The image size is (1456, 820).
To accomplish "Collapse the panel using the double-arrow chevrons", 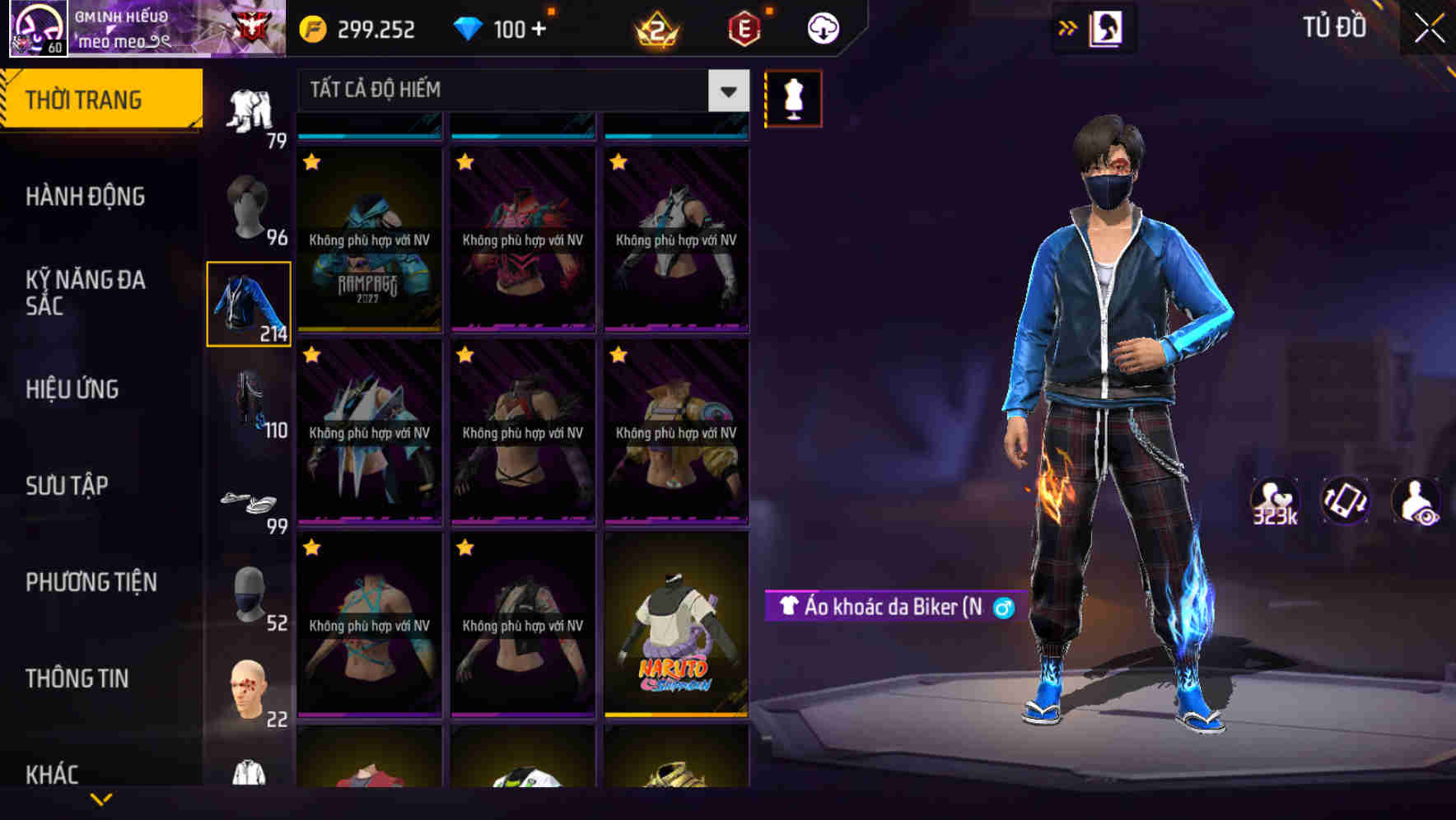I will (x=1068, y=26).
